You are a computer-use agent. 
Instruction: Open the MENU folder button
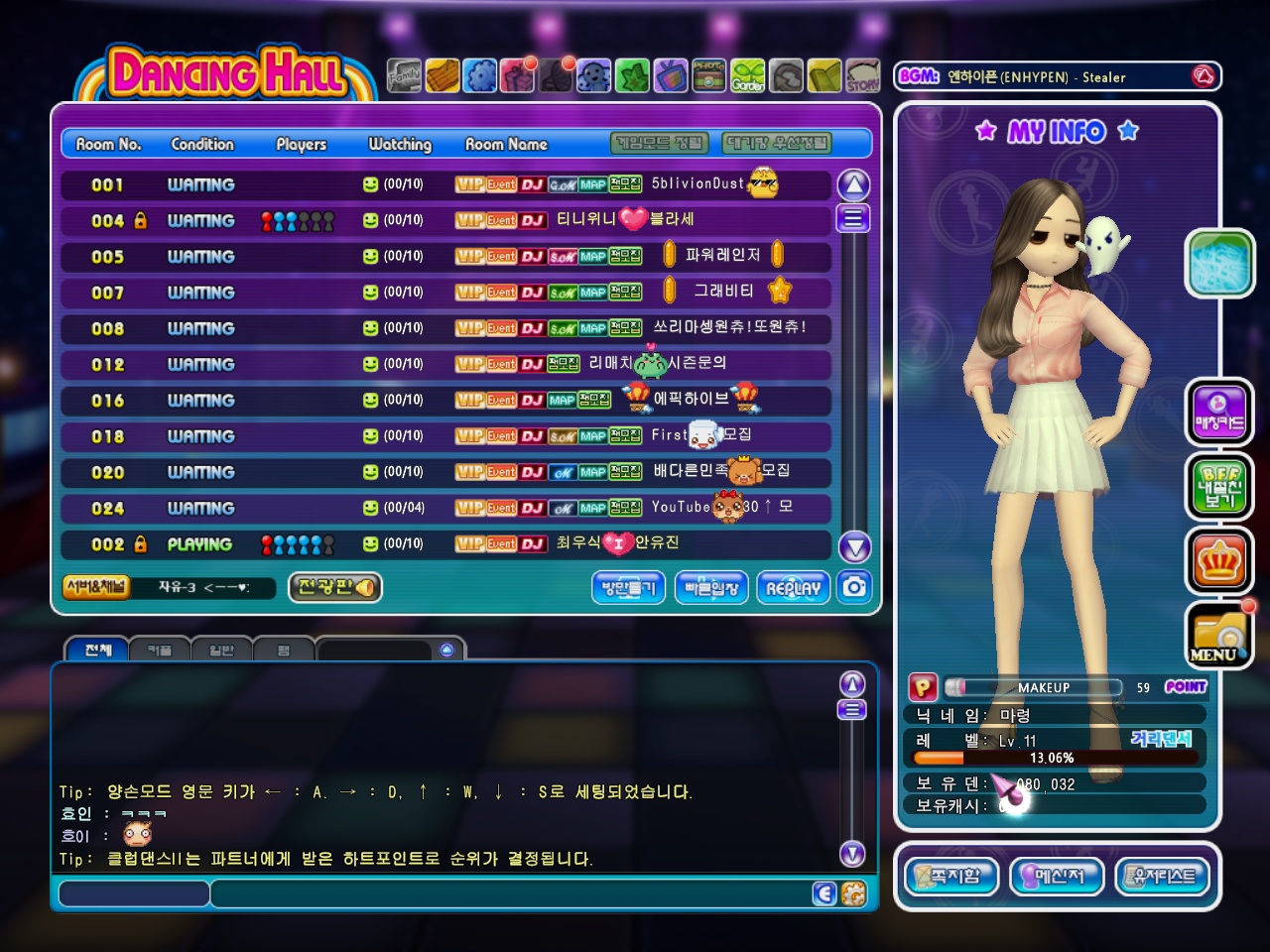[1219, 636]
